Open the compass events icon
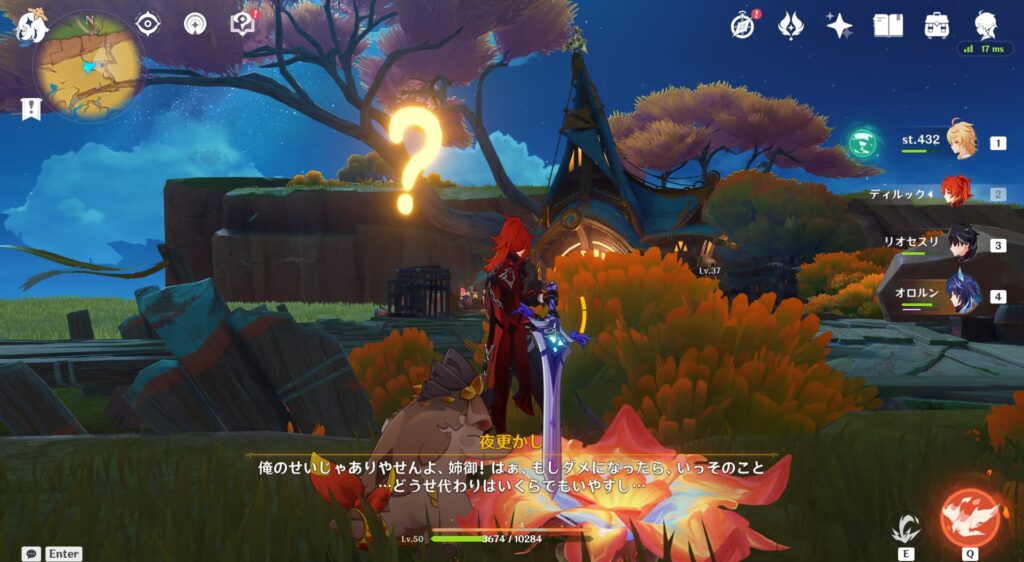This screenshot has width=1024, height=562. pyautogui.click(x=742, y=26)
